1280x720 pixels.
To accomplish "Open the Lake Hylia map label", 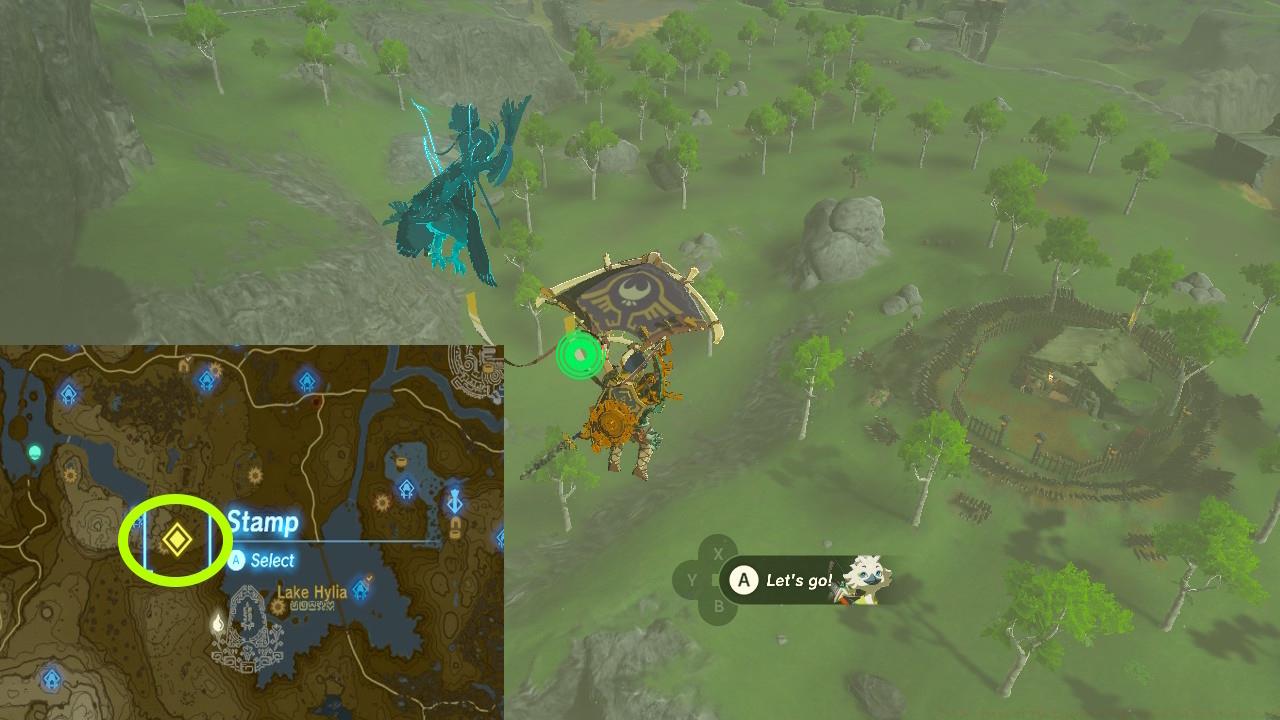I will point(314,591).
